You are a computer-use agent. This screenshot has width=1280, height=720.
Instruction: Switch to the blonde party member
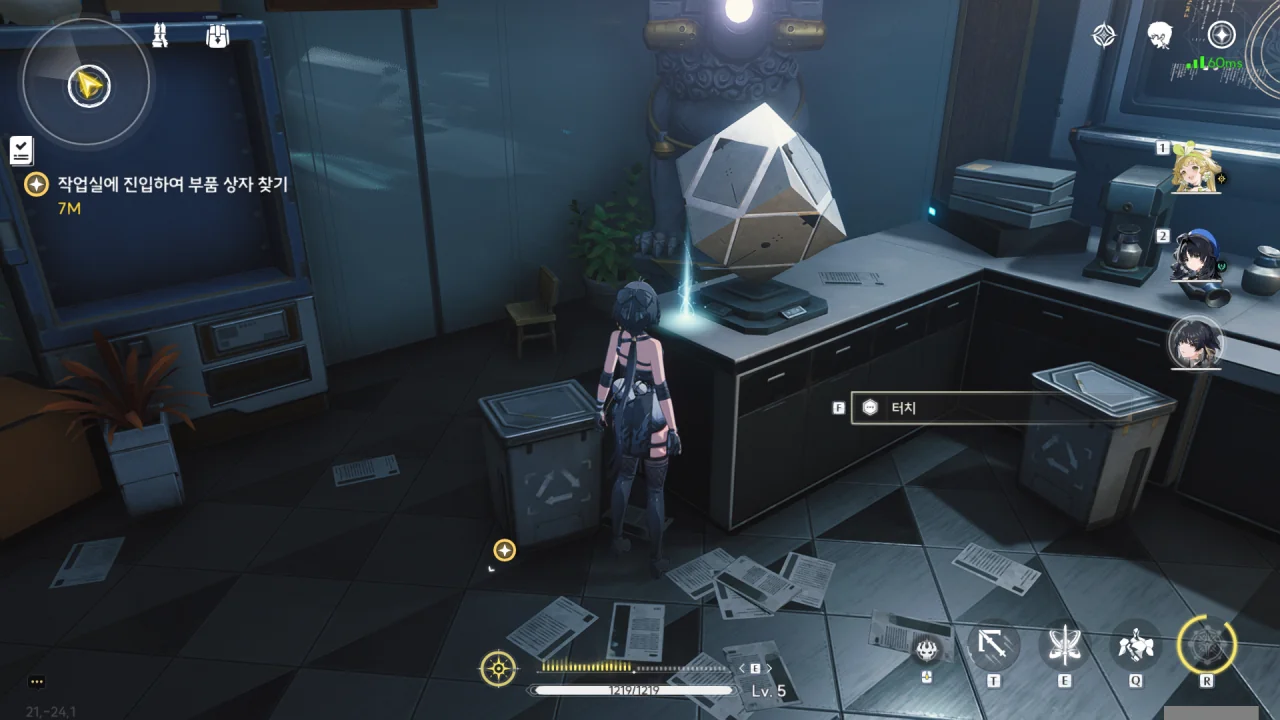pos(1197,168)
